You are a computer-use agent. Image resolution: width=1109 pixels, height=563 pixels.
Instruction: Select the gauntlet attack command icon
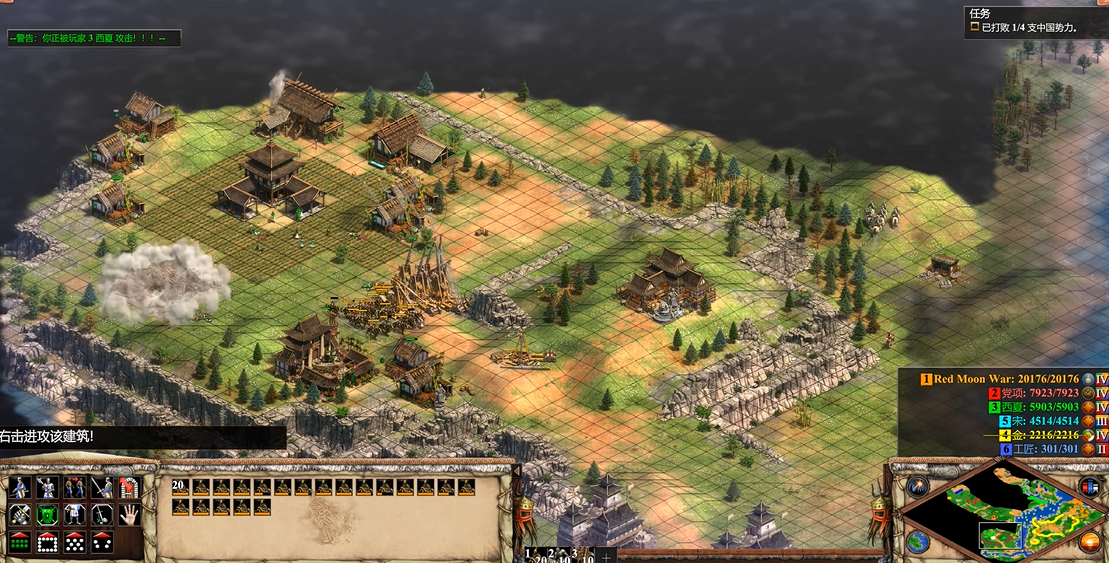pos(20,515)
